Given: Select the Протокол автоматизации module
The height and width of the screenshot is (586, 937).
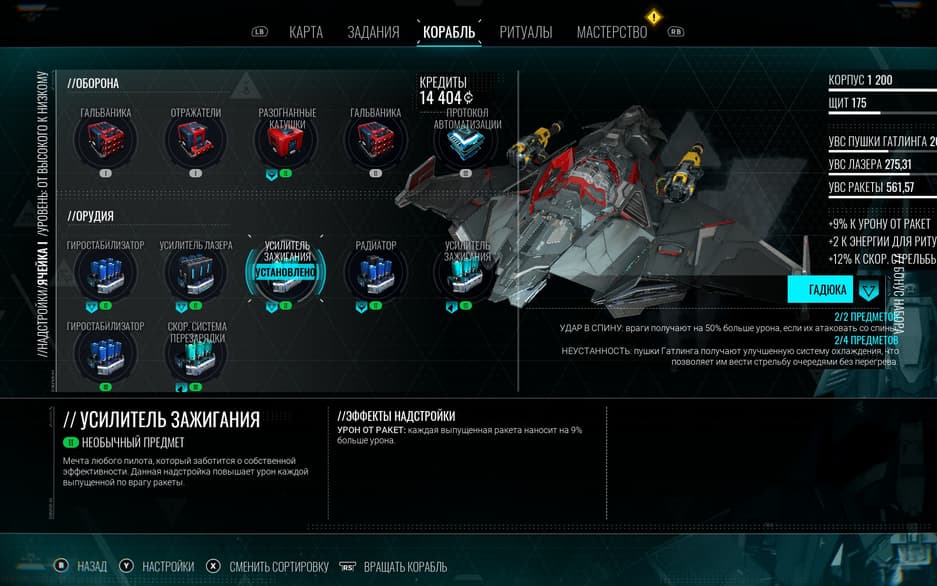Looking at the screenshot, I should [467, 146].
